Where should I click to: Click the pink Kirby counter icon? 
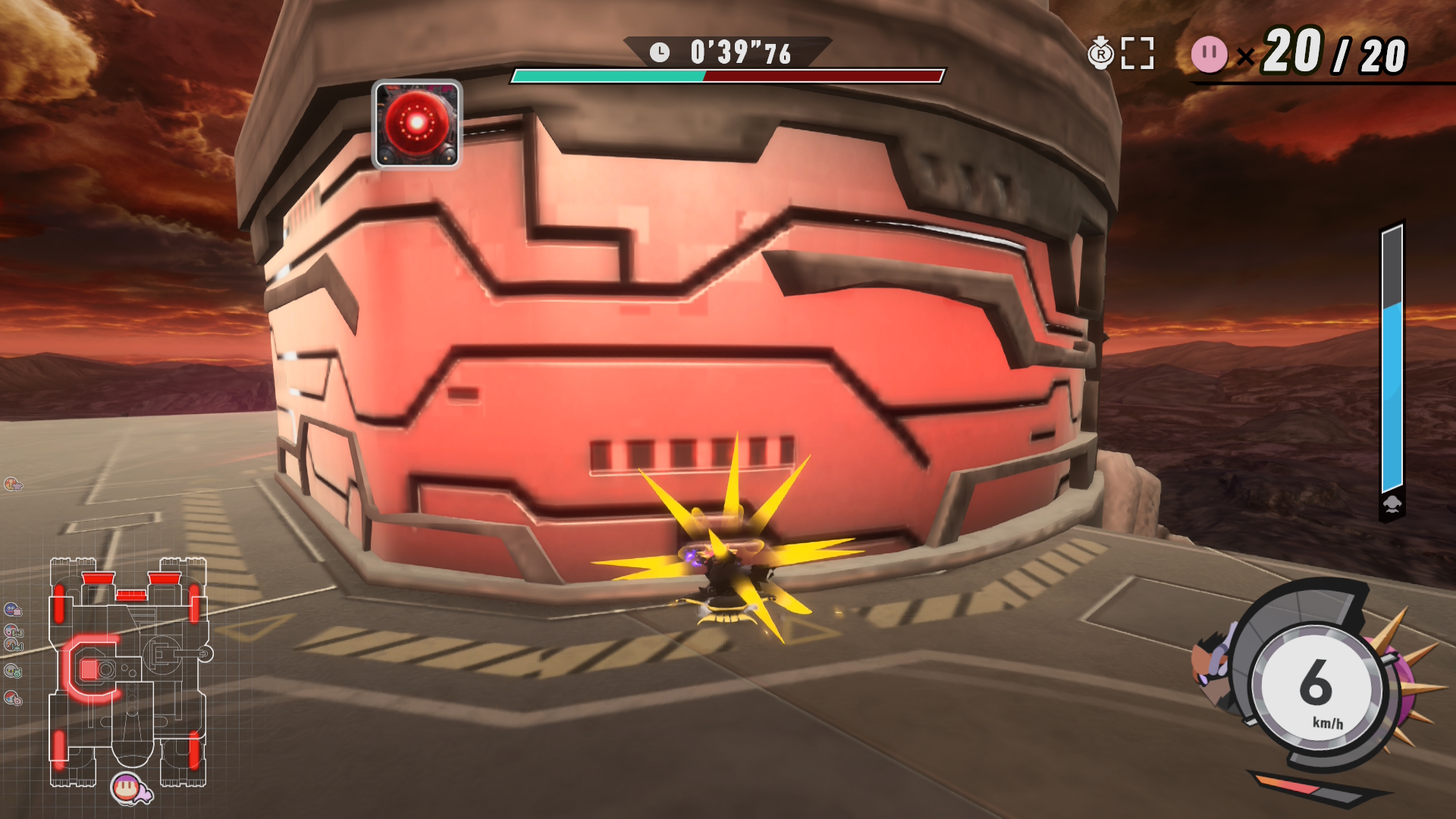pos(1209,55)
